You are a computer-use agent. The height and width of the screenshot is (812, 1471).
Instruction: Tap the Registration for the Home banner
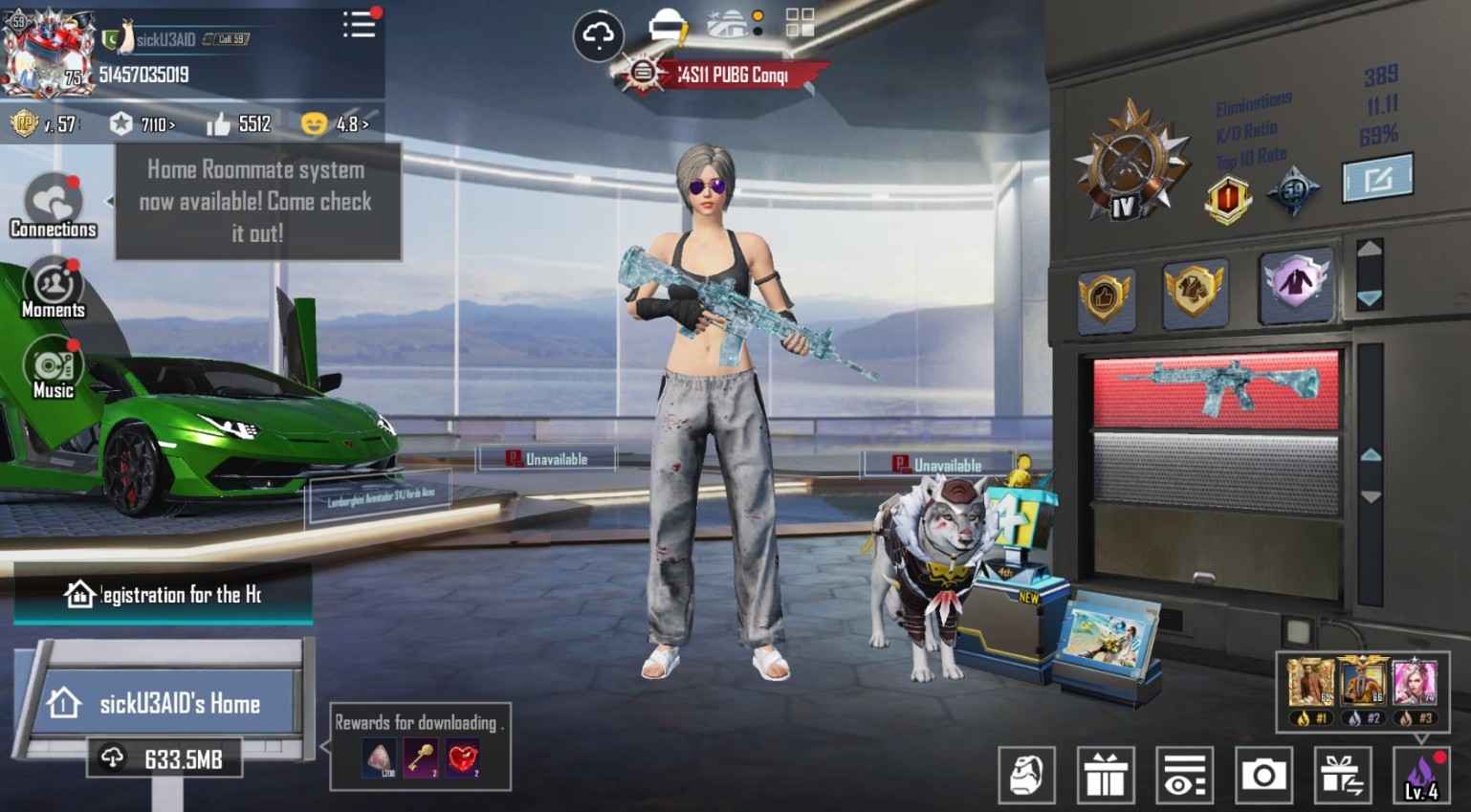[x=163, y=594]
